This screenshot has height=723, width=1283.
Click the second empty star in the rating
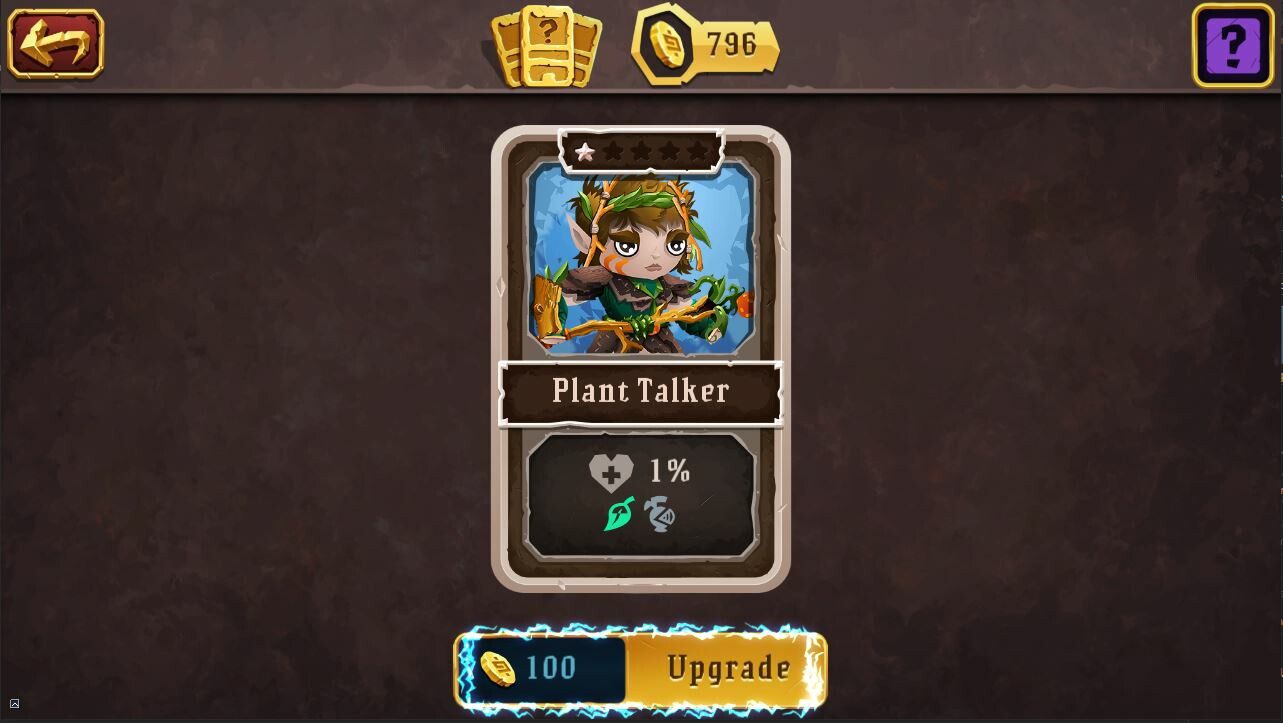click(612, 150)
